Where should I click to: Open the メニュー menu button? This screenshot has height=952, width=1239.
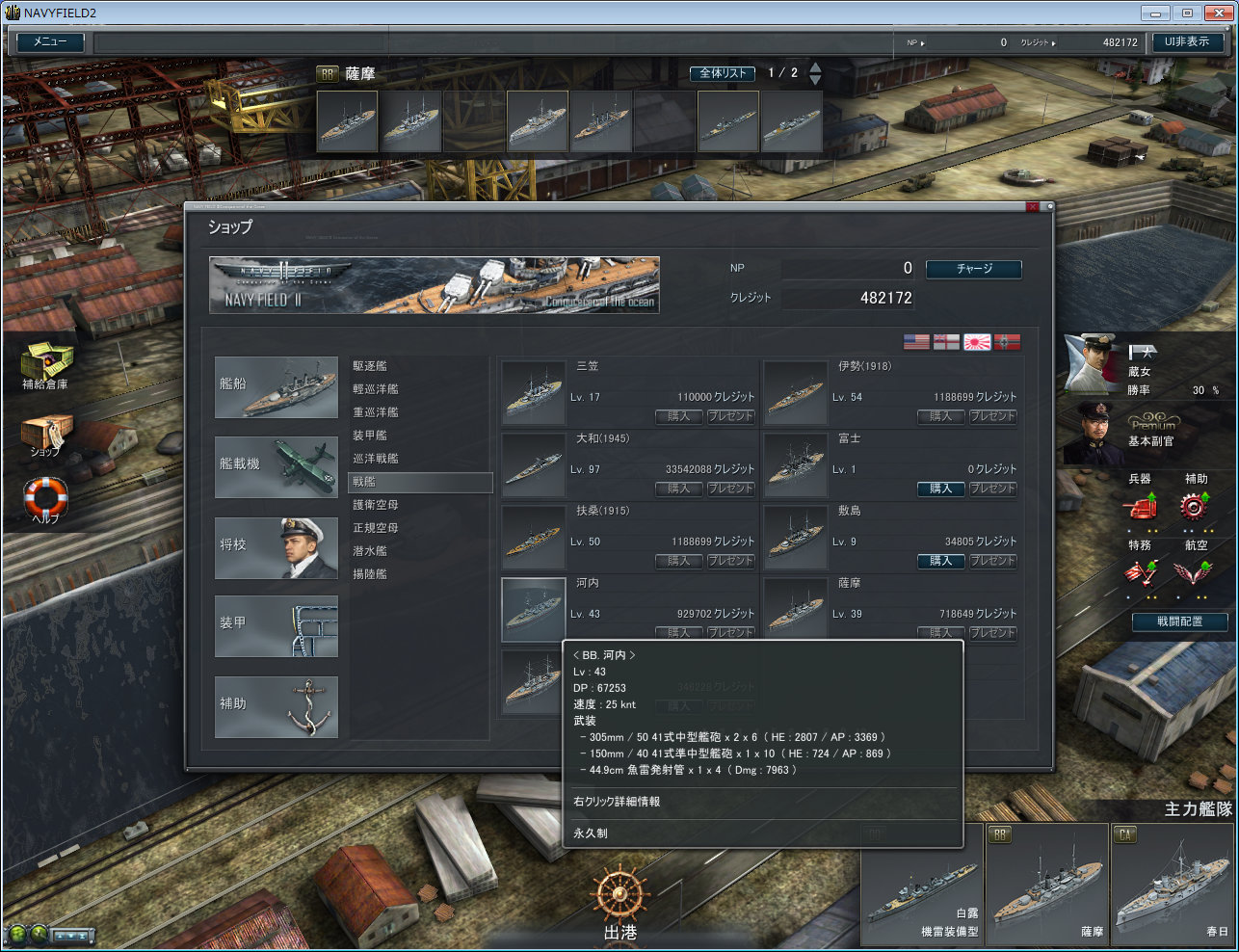[x=50, y=42]
